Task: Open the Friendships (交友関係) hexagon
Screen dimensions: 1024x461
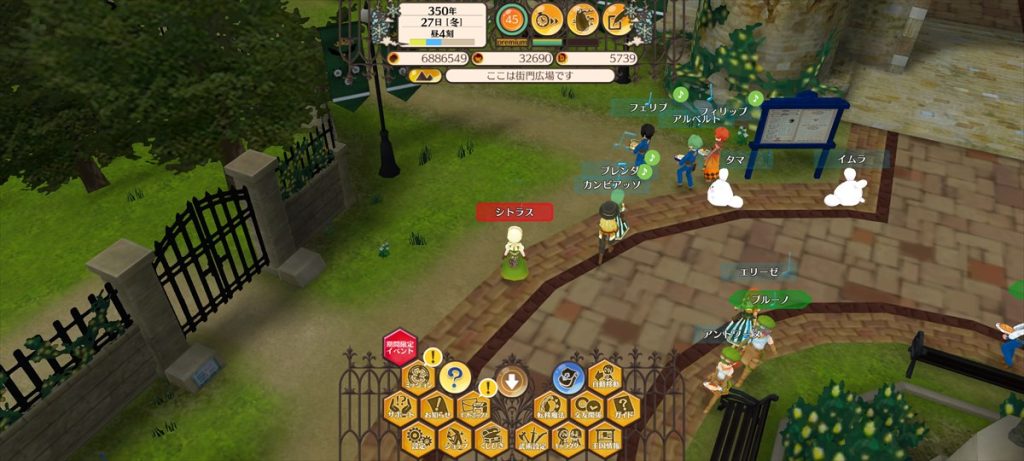Action: pyautogui.click(x=586, y=407)
